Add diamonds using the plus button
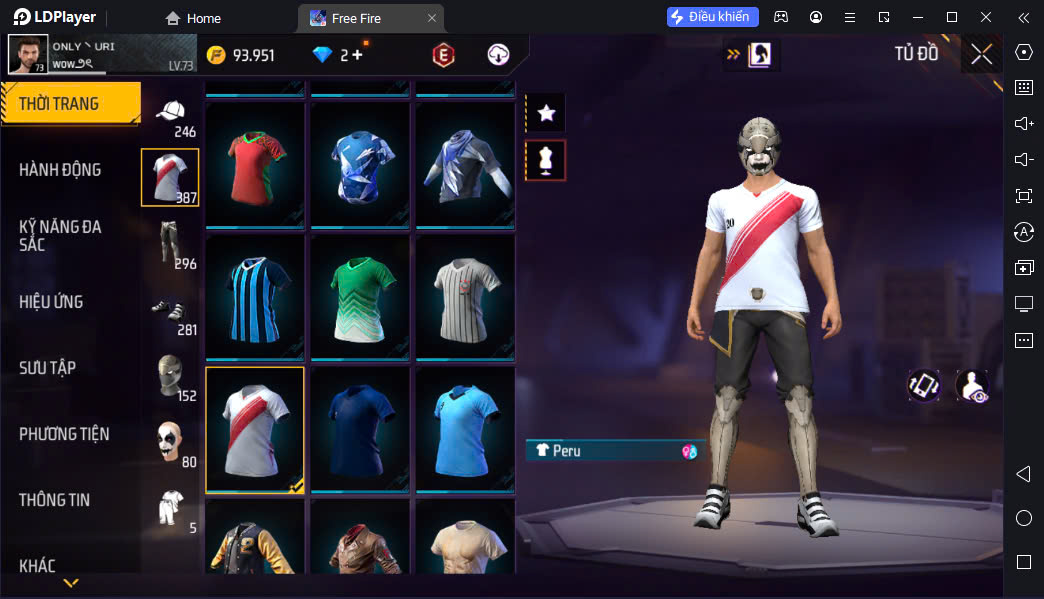1044x599 pixels. 357,55
